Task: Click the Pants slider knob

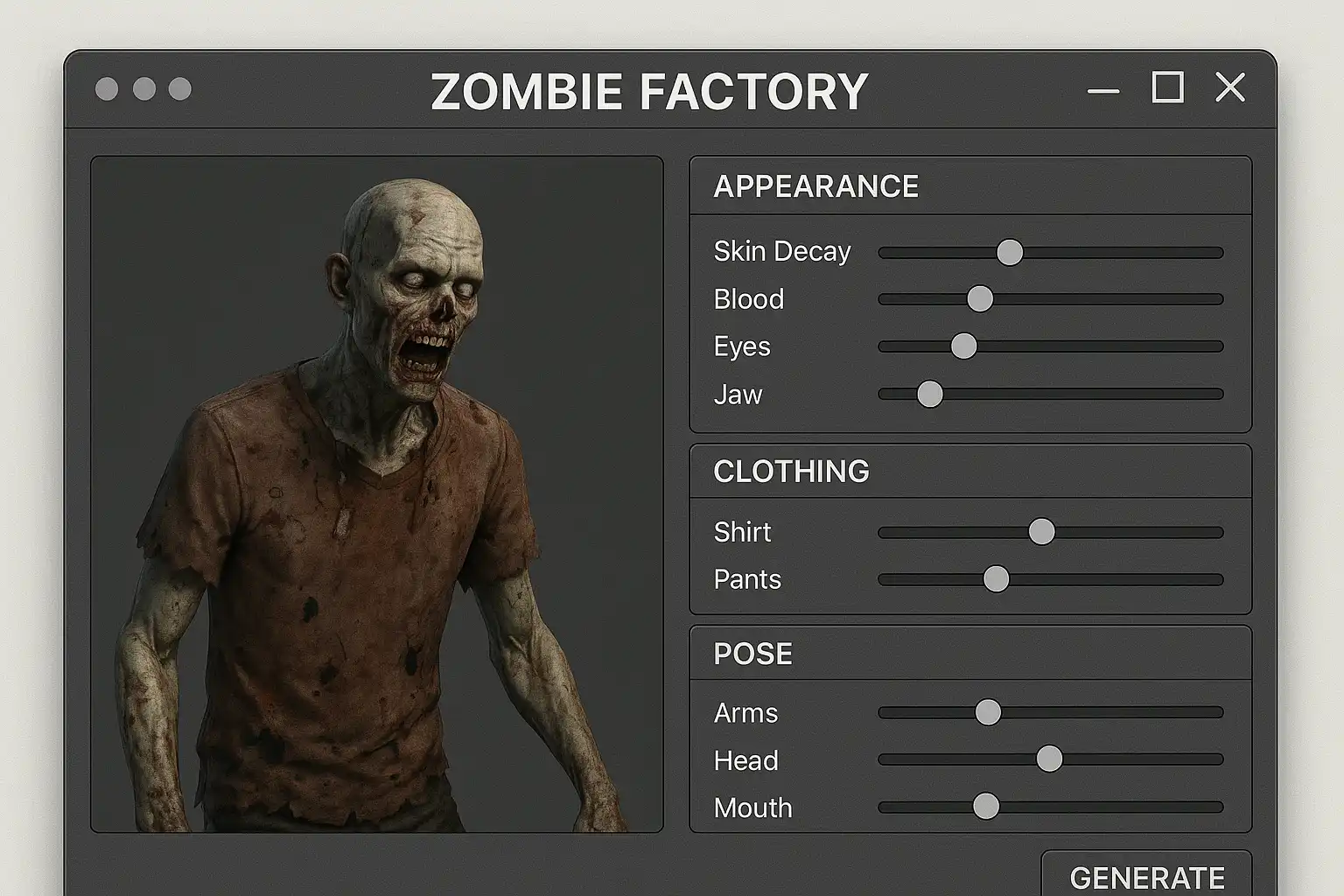Action: click(x=996, y=579)
